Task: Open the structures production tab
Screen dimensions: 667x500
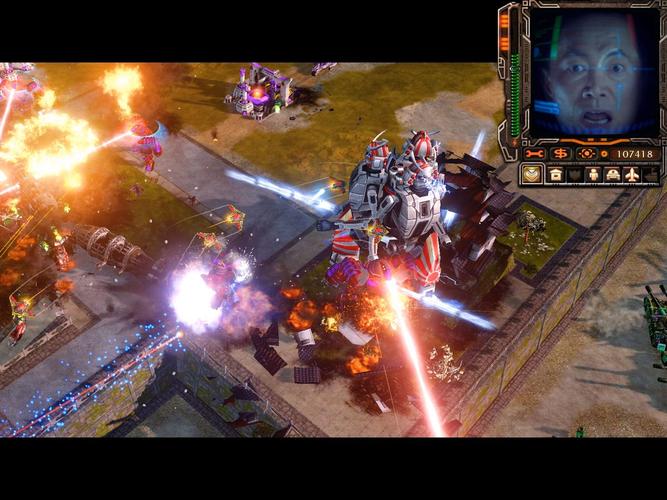Action: (x=555, y=174)
